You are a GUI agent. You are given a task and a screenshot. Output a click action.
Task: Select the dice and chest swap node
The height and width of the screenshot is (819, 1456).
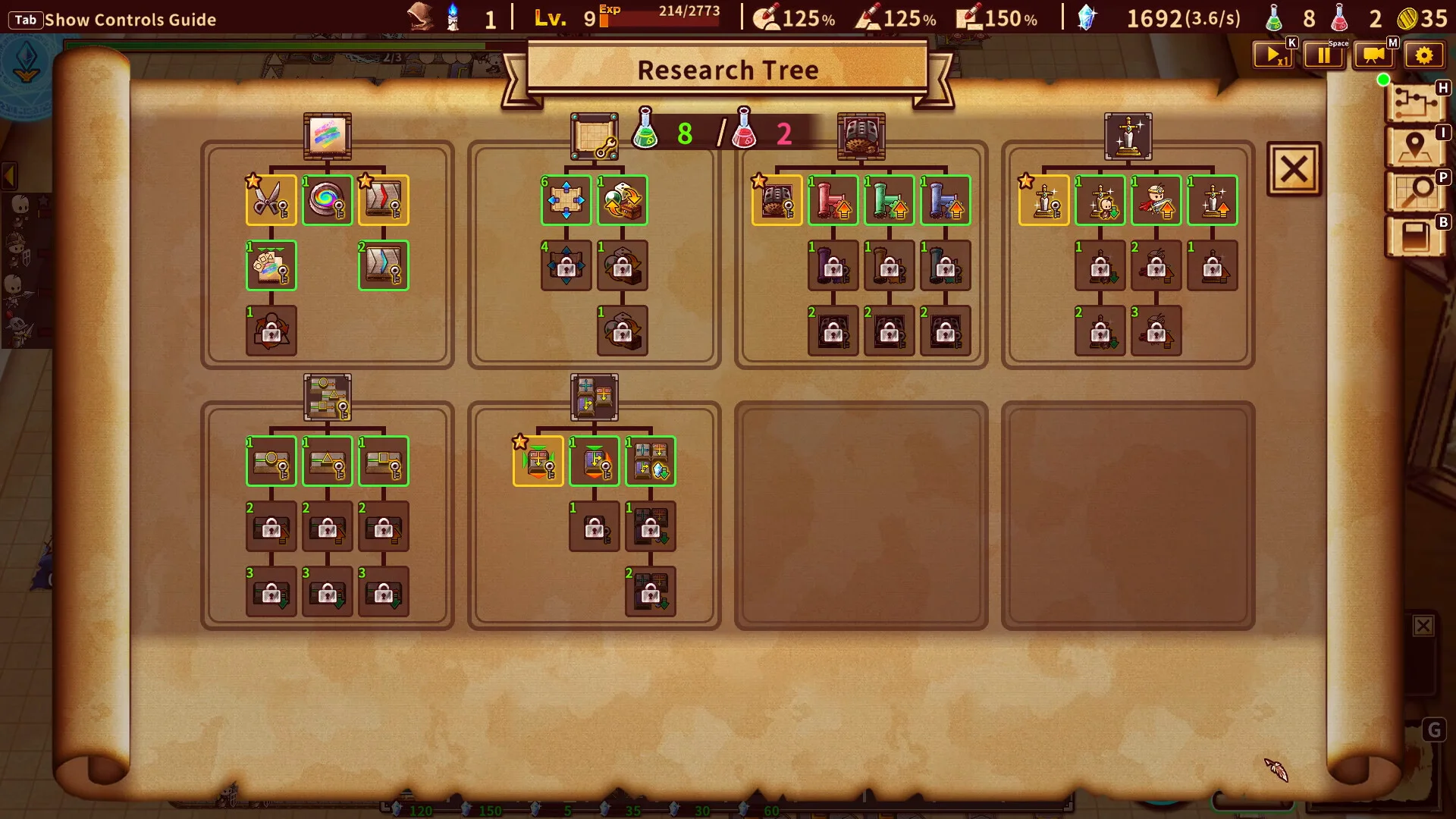(622, 200)
